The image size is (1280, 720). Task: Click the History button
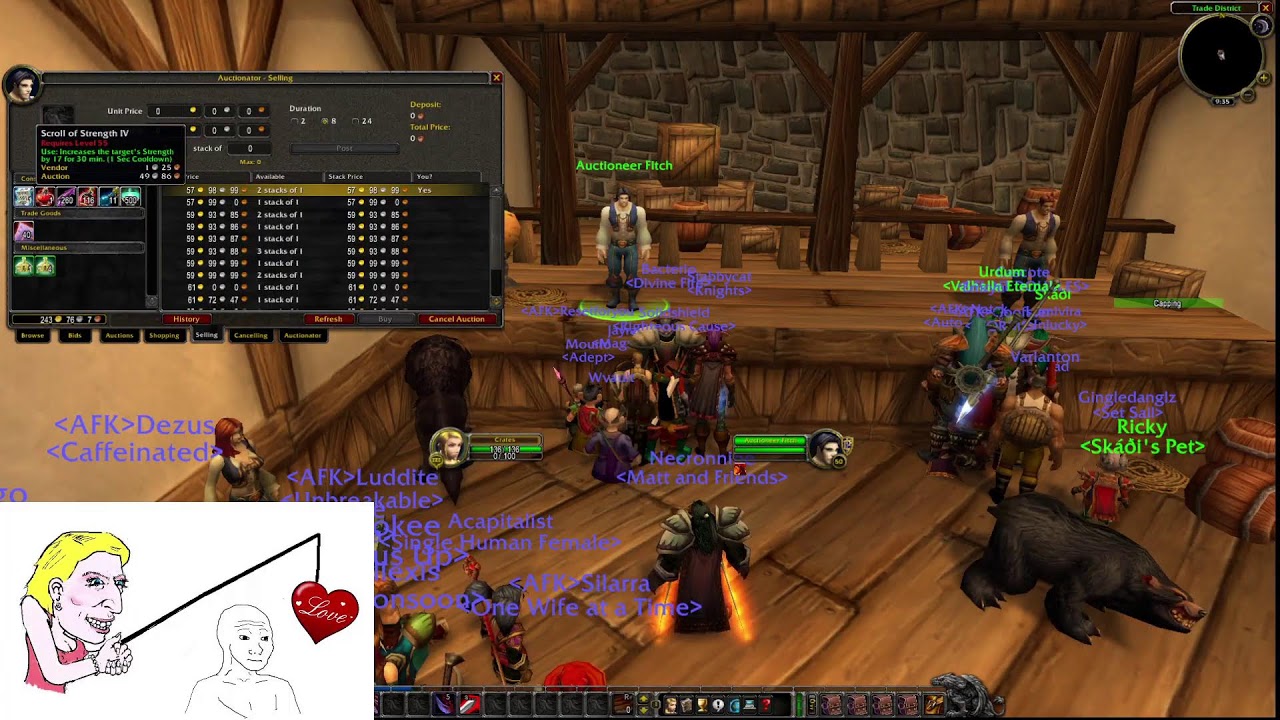(x=186, y=319)
